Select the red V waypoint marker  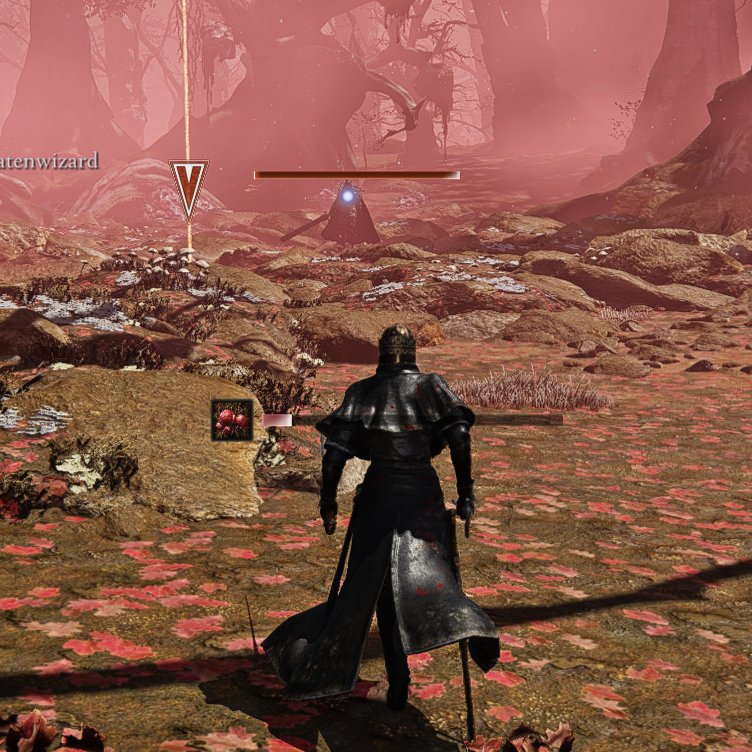[188, 186]
